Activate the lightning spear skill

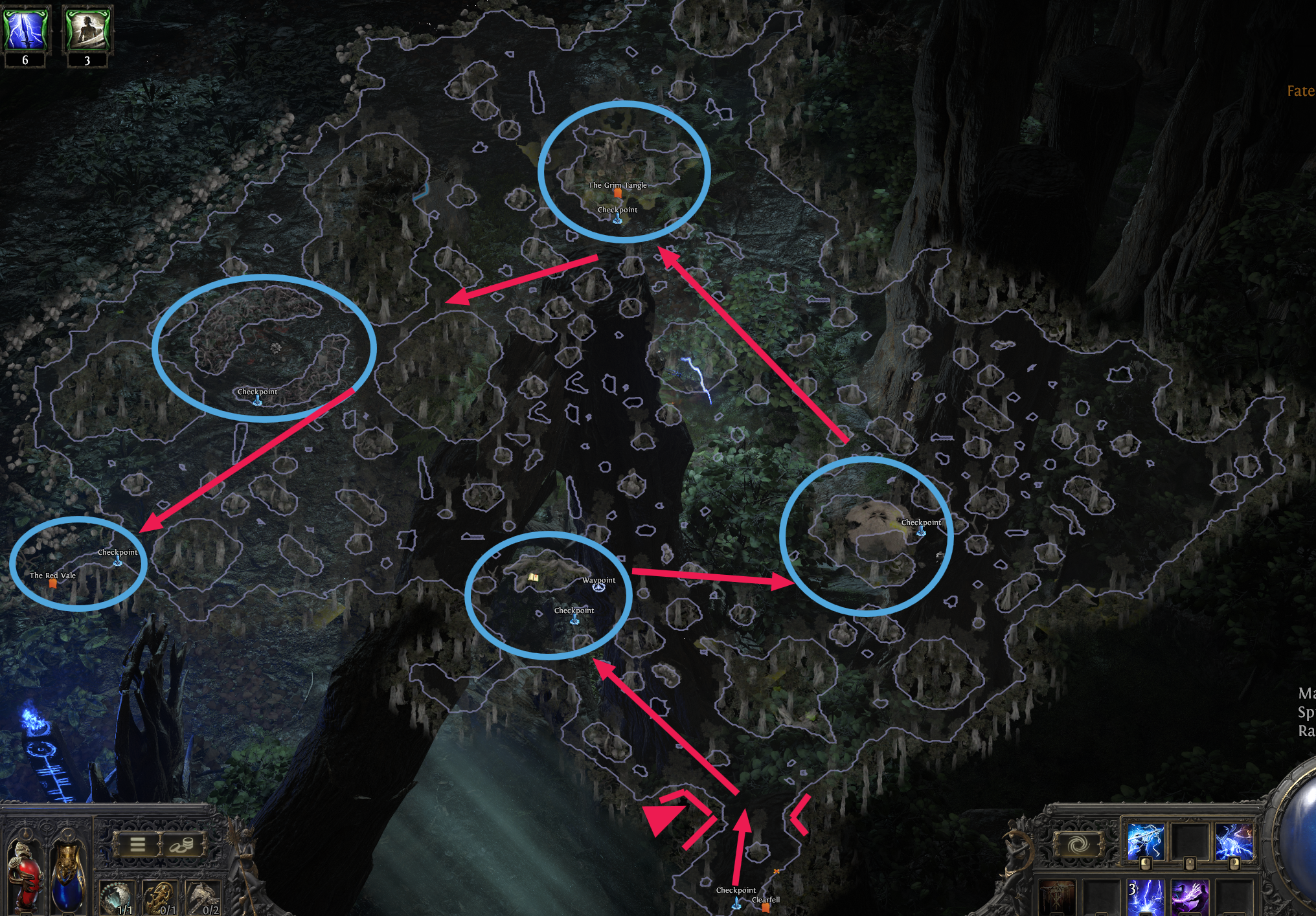(1146, 843)
